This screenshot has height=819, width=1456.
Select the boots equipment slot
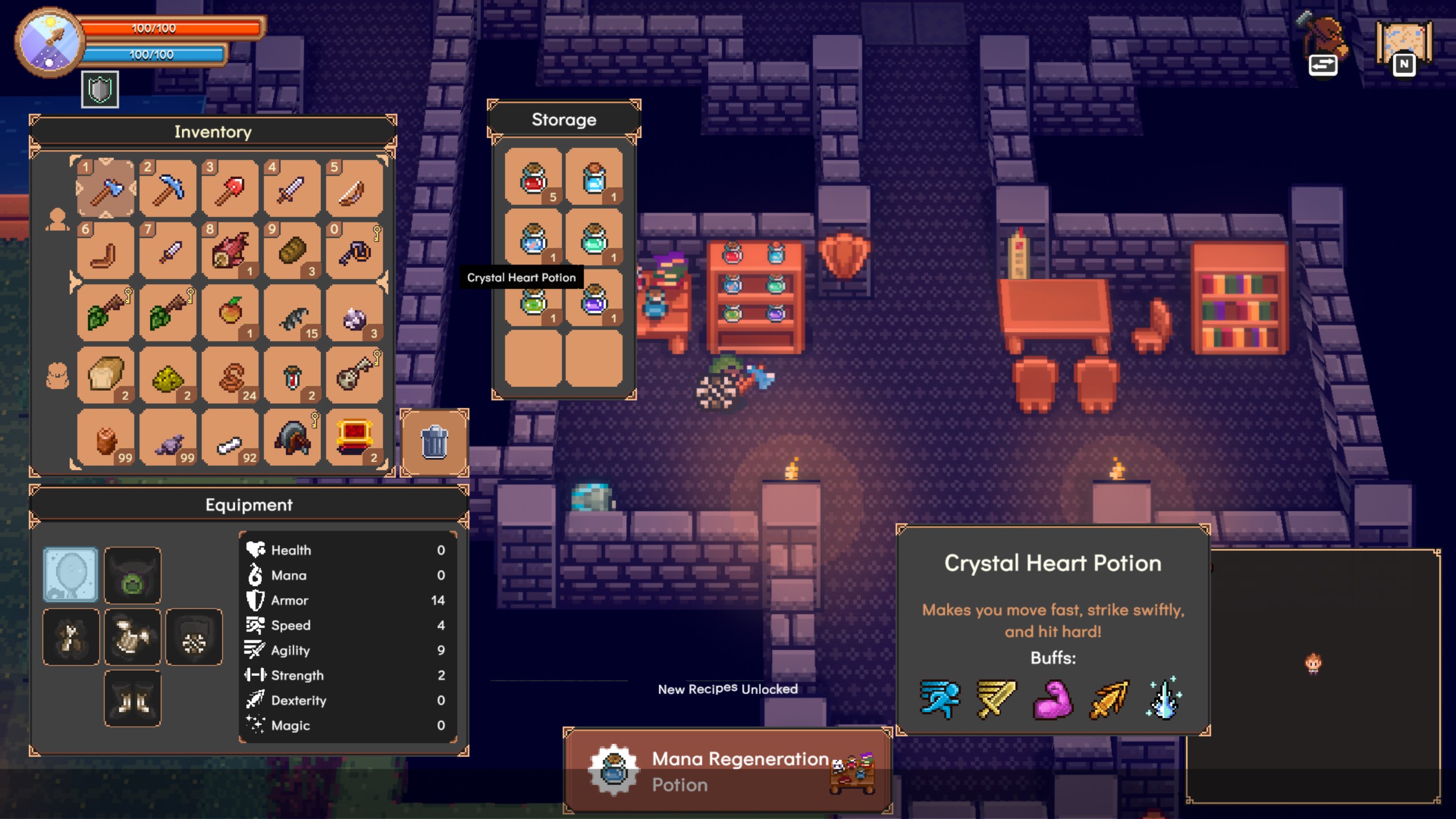pyautogui.click(x=133, y=698)
